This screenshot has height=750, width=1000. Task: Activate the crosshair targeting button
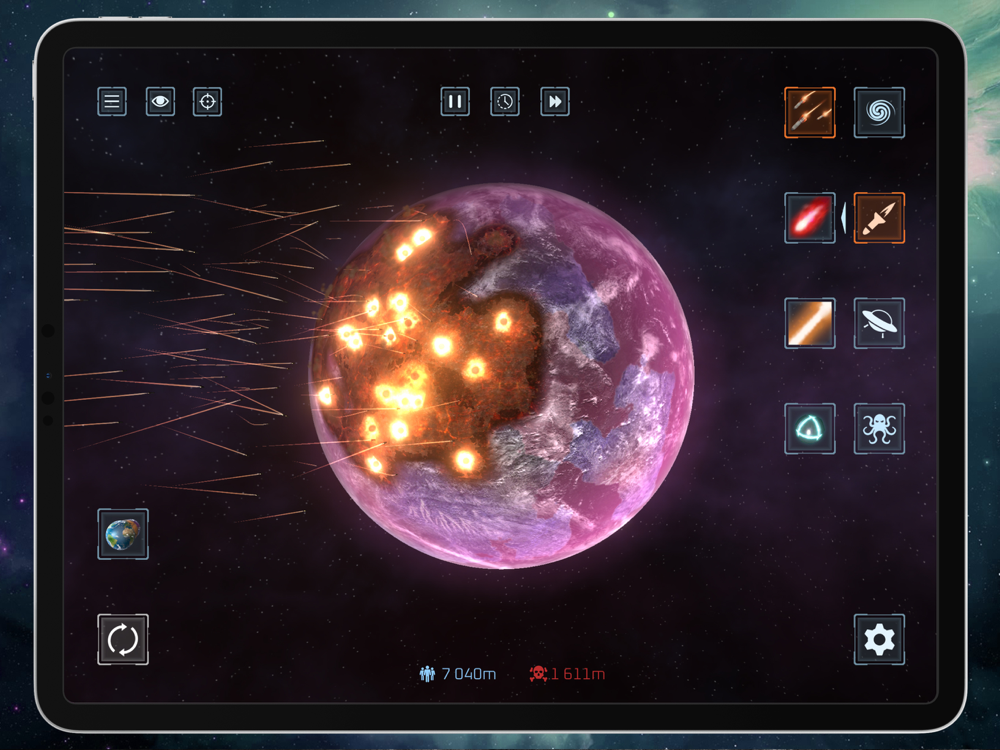click(207, 101)
